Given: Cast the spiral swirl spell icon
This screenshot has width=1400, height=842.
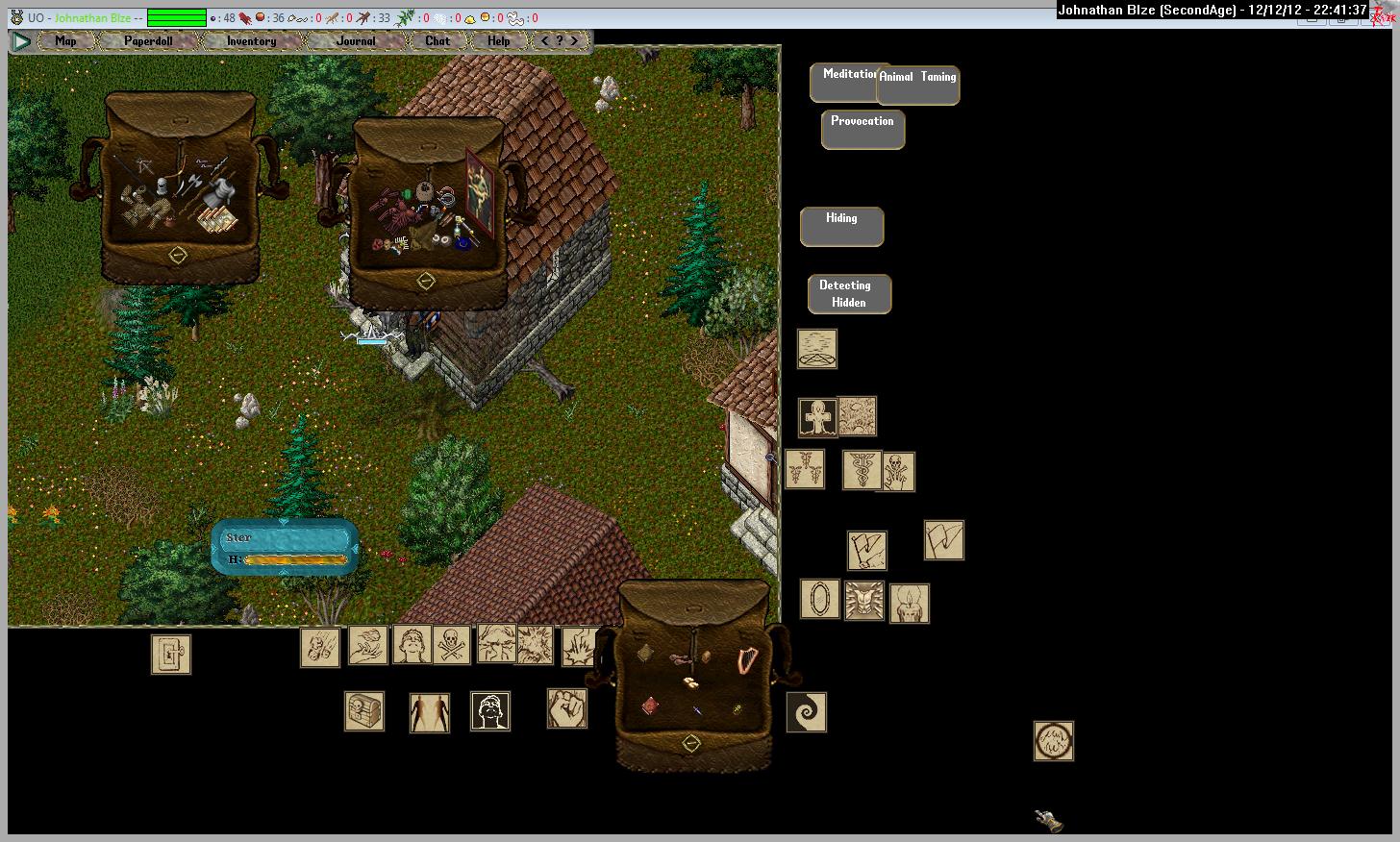Looking at the screenshot, I should [807, 712].
